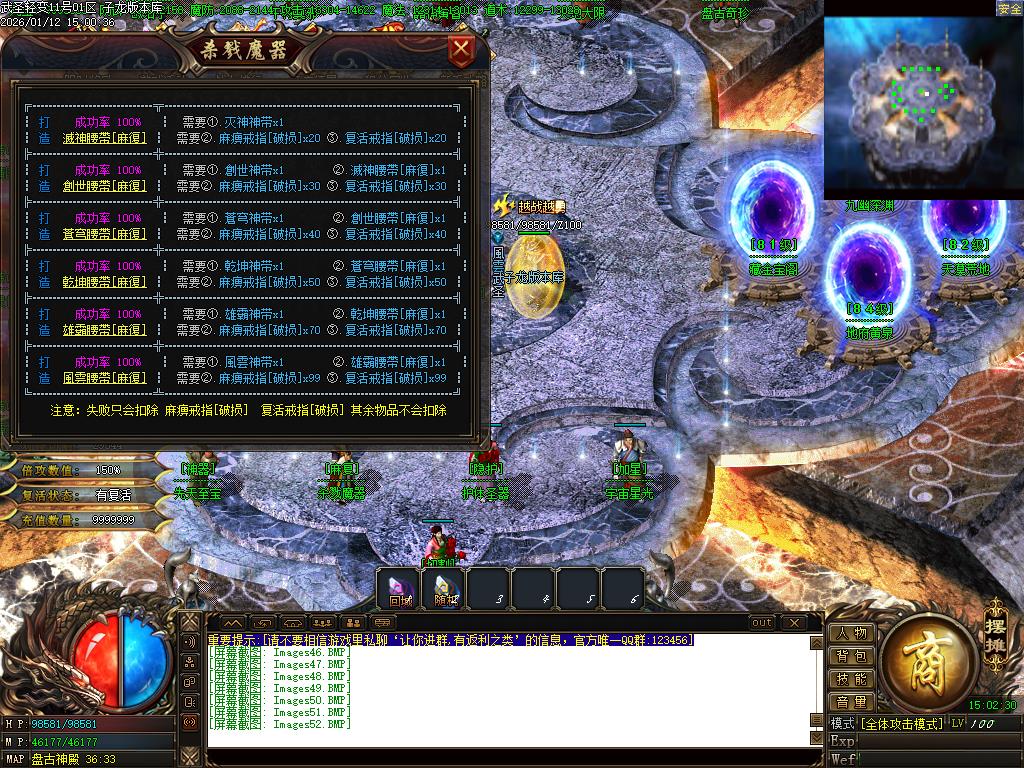Image resolution: width=1024 pixels, height=768 pixels.
Task: Open the 音里 sound button
Action: [x=852, y=703]
